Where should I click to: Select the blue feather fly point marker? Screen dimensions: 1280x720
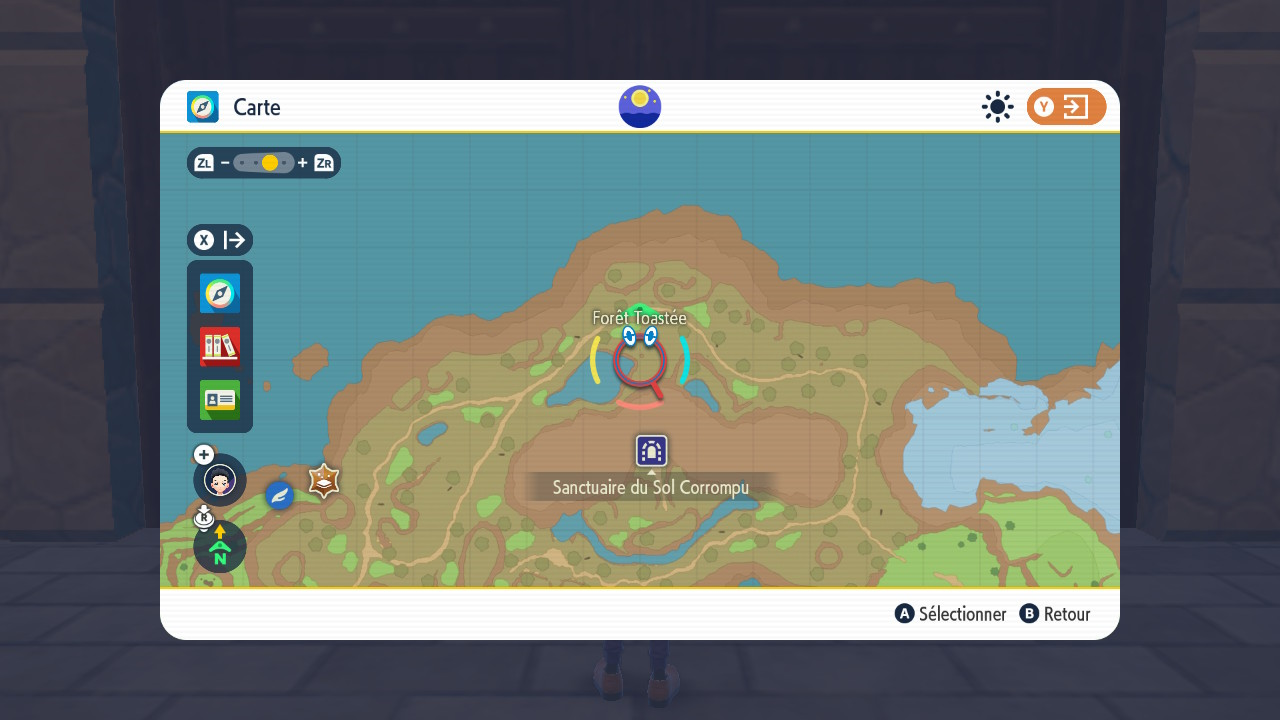[280, 495]
